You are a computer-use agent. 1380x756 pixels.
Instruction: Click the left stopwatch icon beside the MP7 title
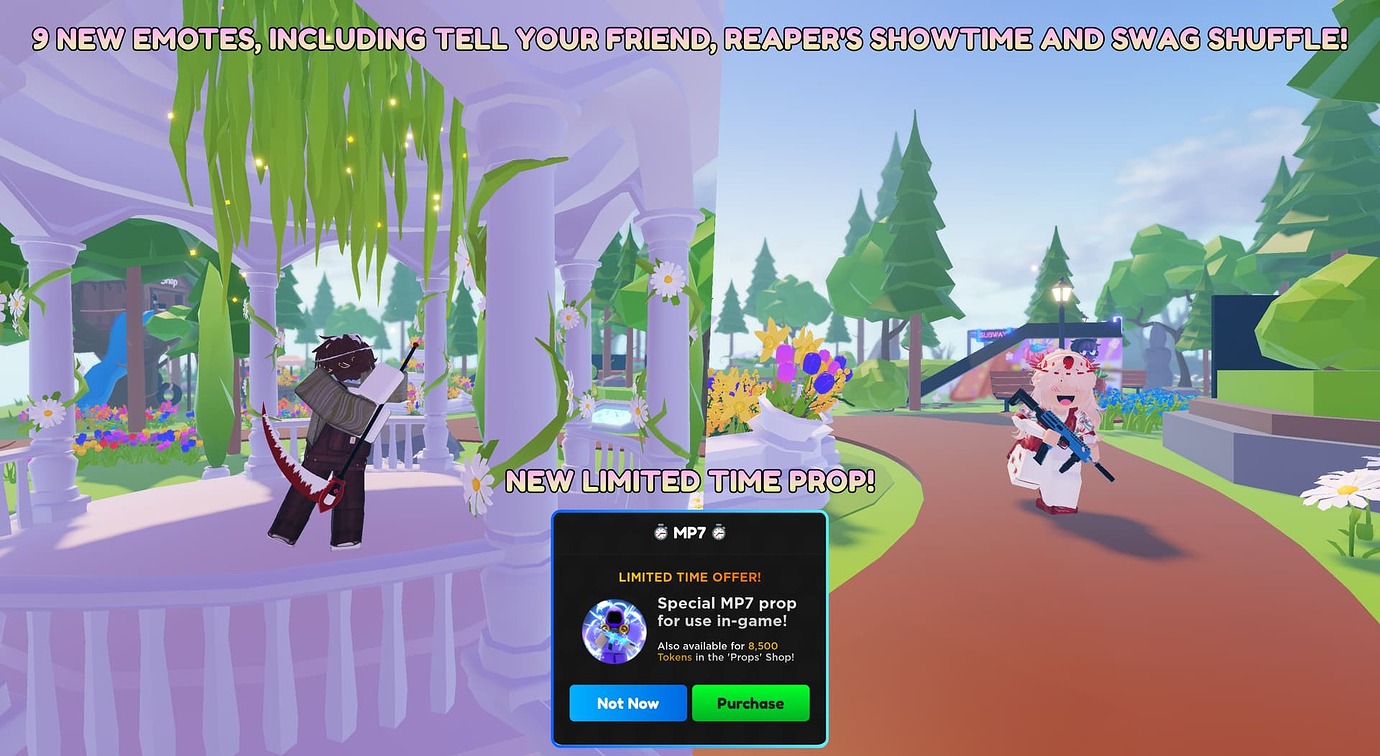pyautogui.click(x=660, y=533)
